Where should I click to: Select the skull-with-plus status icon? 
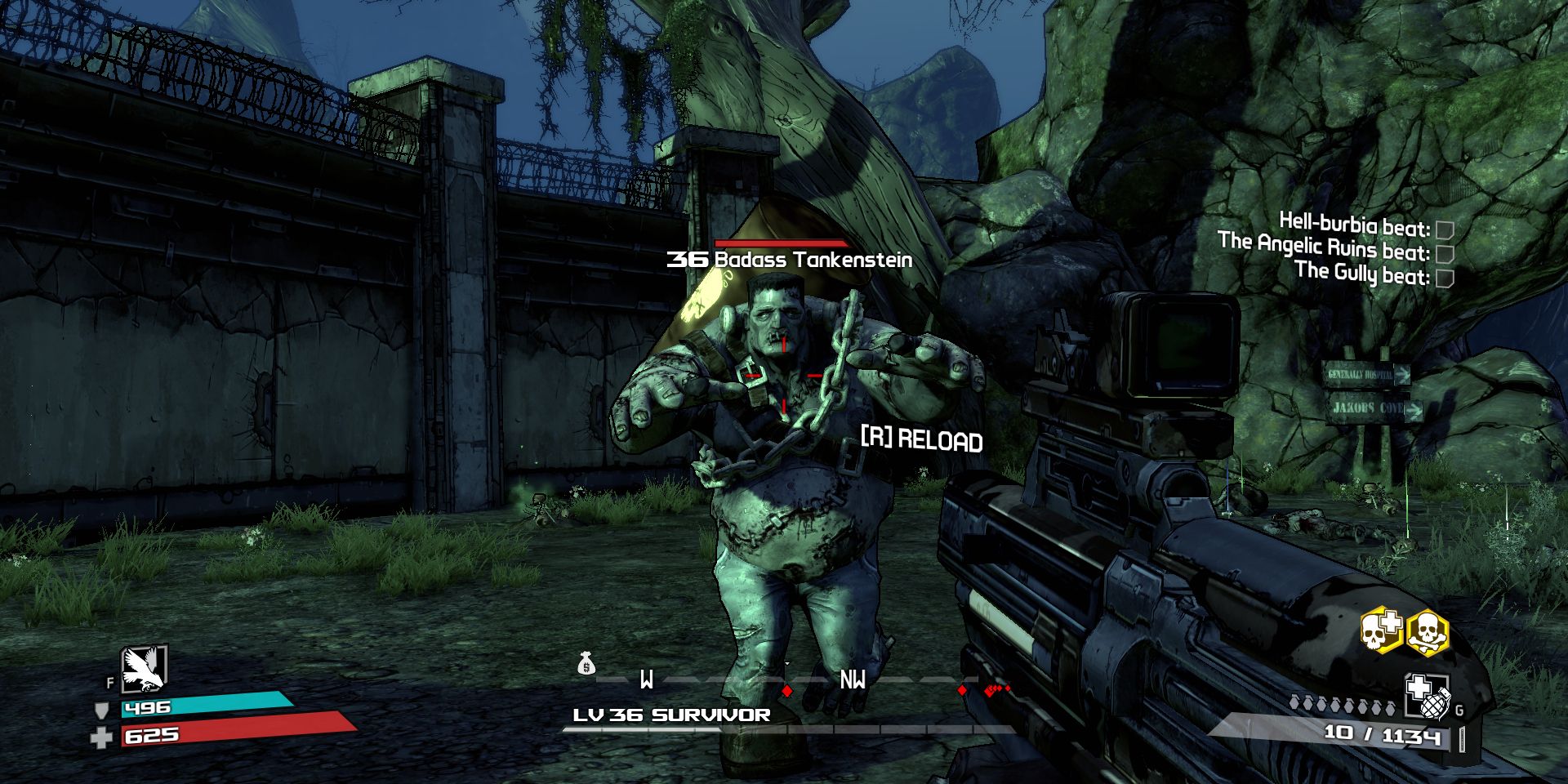pos(1381,630)
